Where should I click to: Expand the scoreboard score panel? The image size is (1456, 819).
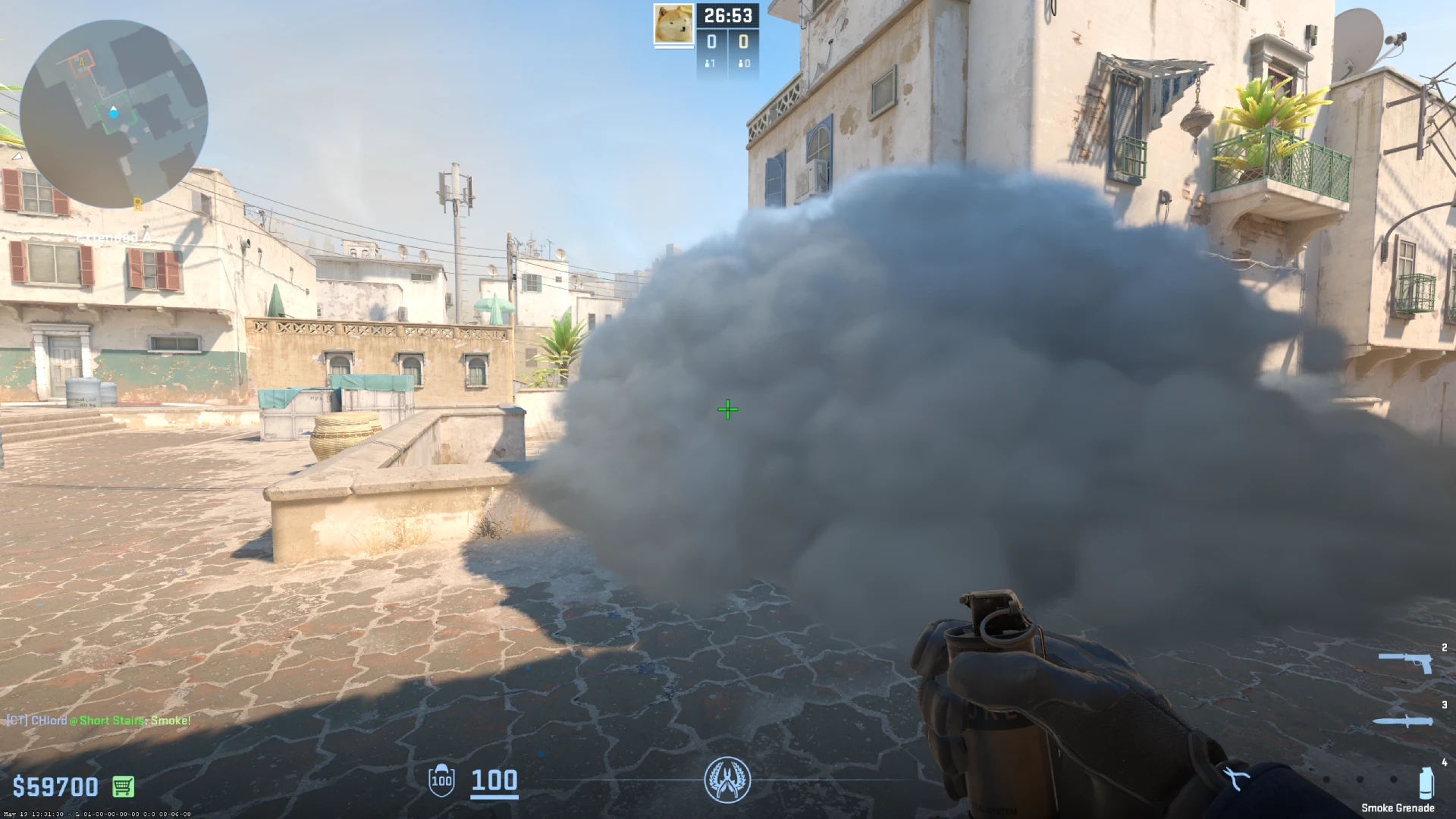728,42
